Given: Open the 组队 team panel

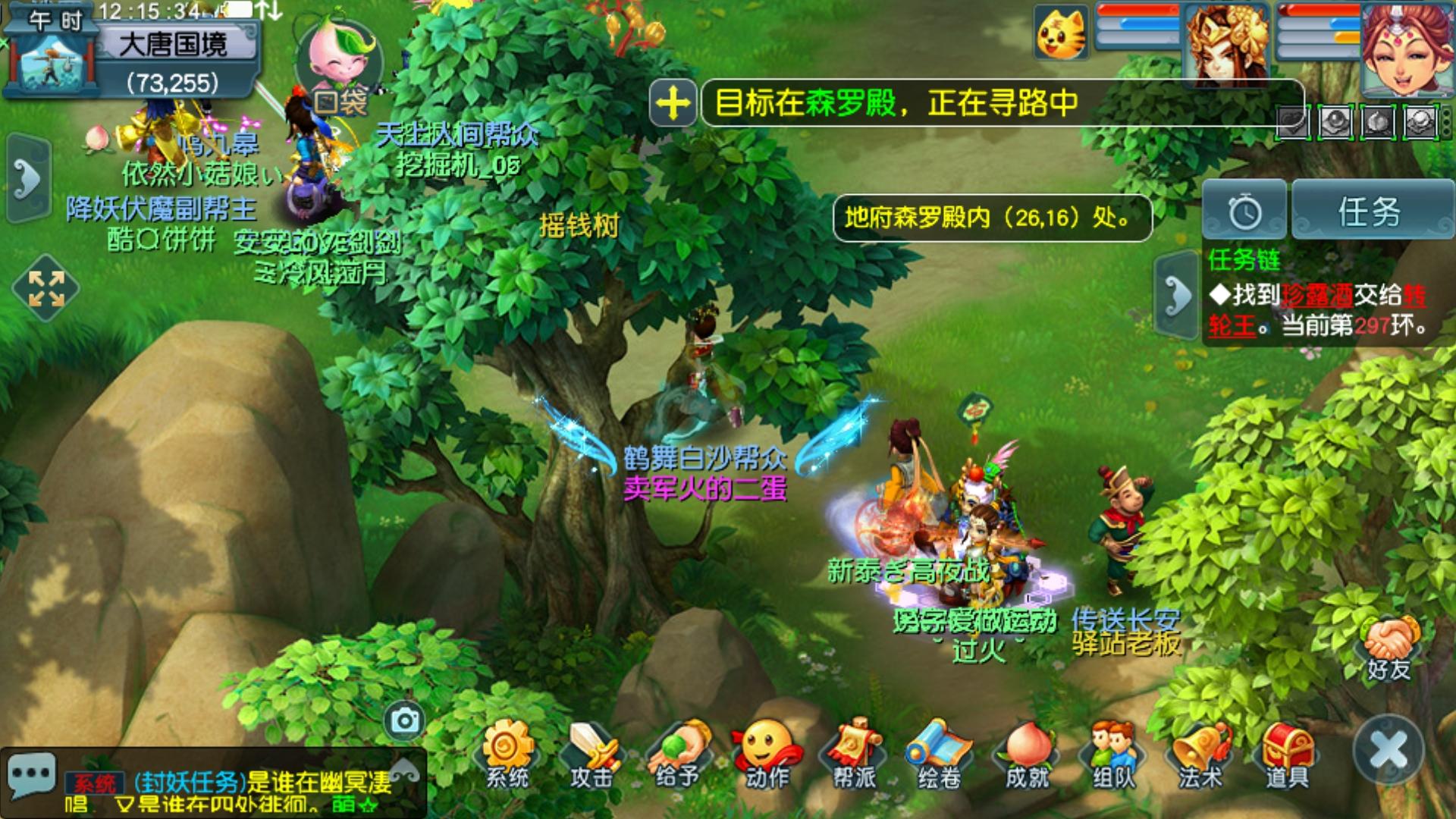Looking at the screenshot, I should pyautogui.click(x=1113, y=753).
